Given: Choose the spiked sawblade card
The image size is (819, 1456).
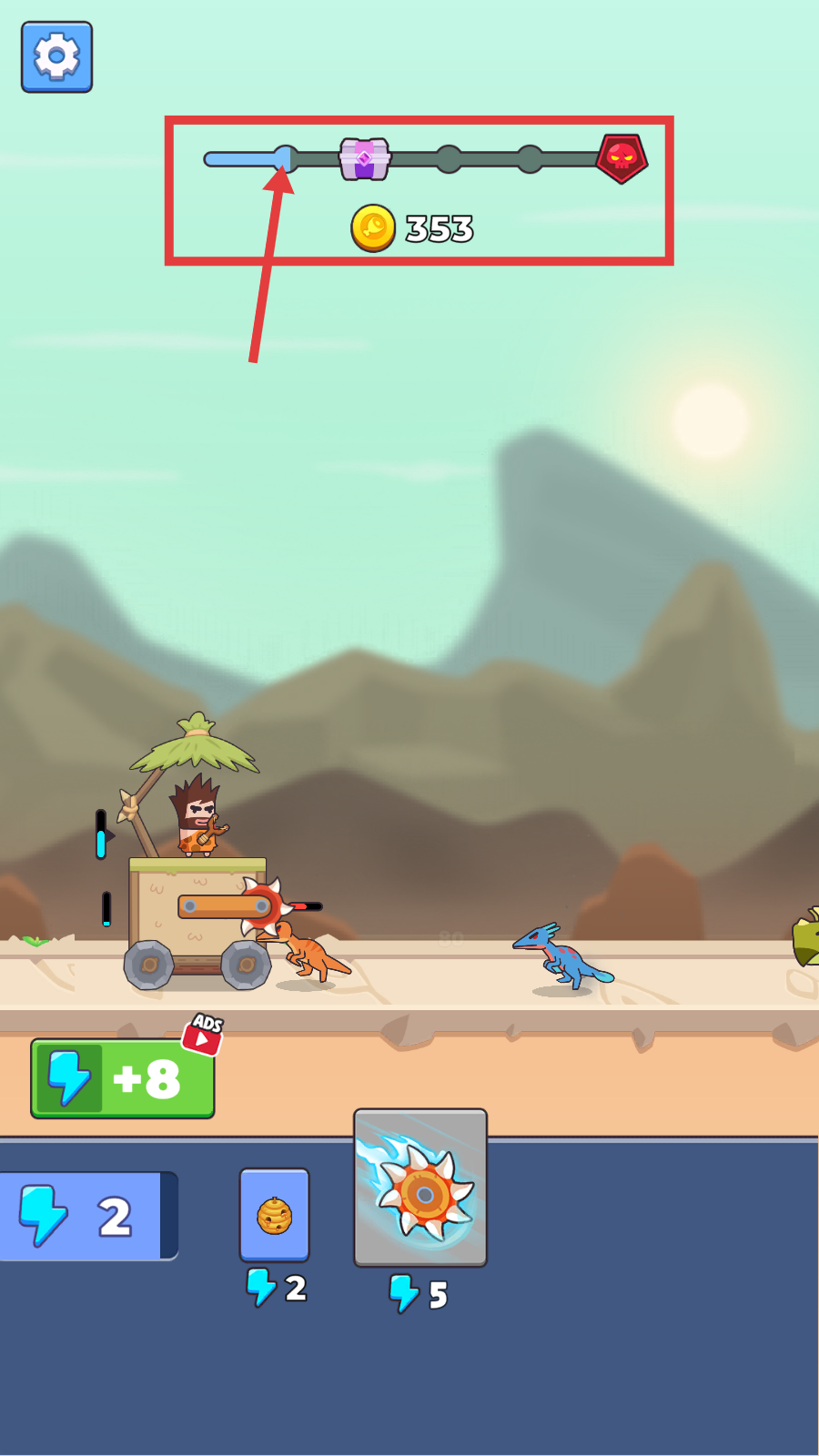Looking at the screenshot, I should point(420,1188).
